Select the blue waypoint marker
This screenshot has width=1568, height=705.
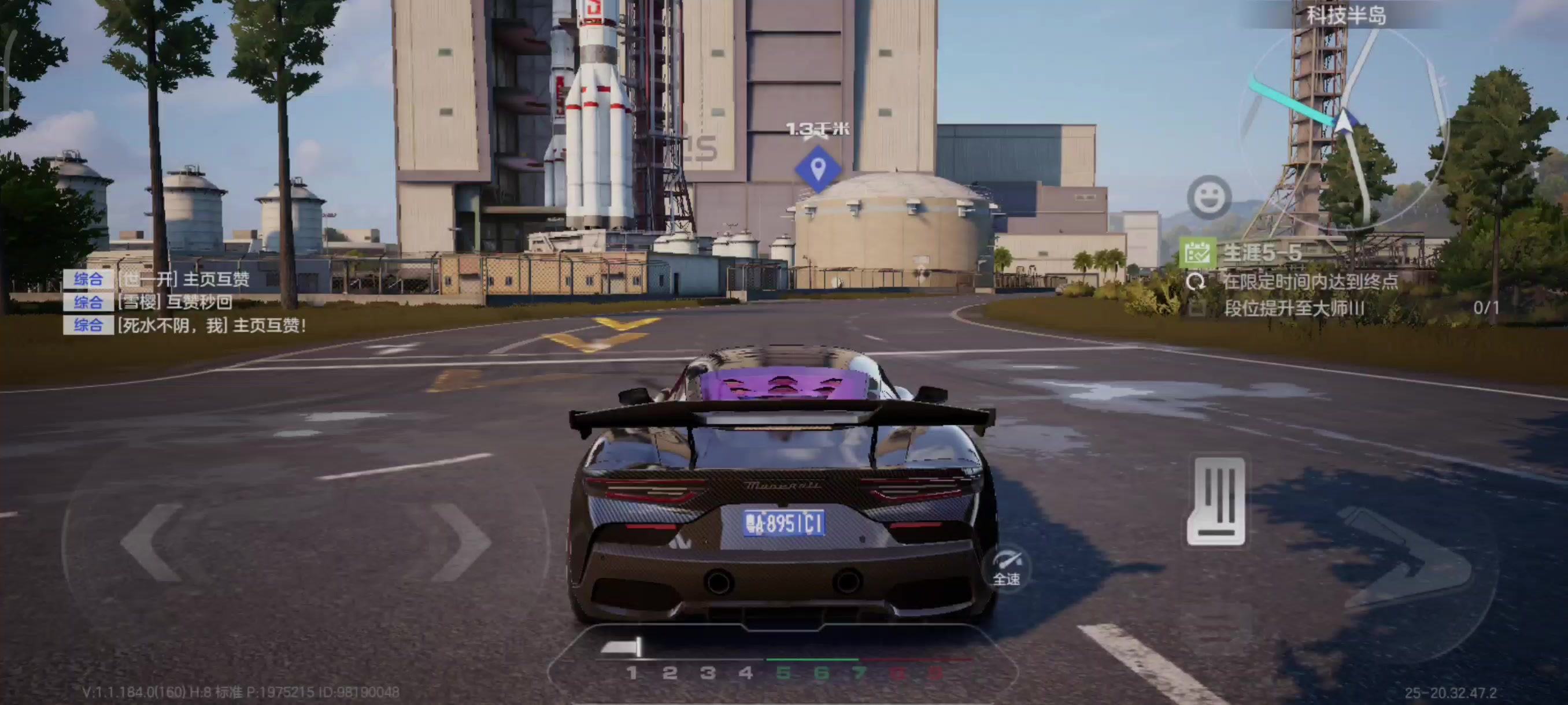click(x=818, y=169)
